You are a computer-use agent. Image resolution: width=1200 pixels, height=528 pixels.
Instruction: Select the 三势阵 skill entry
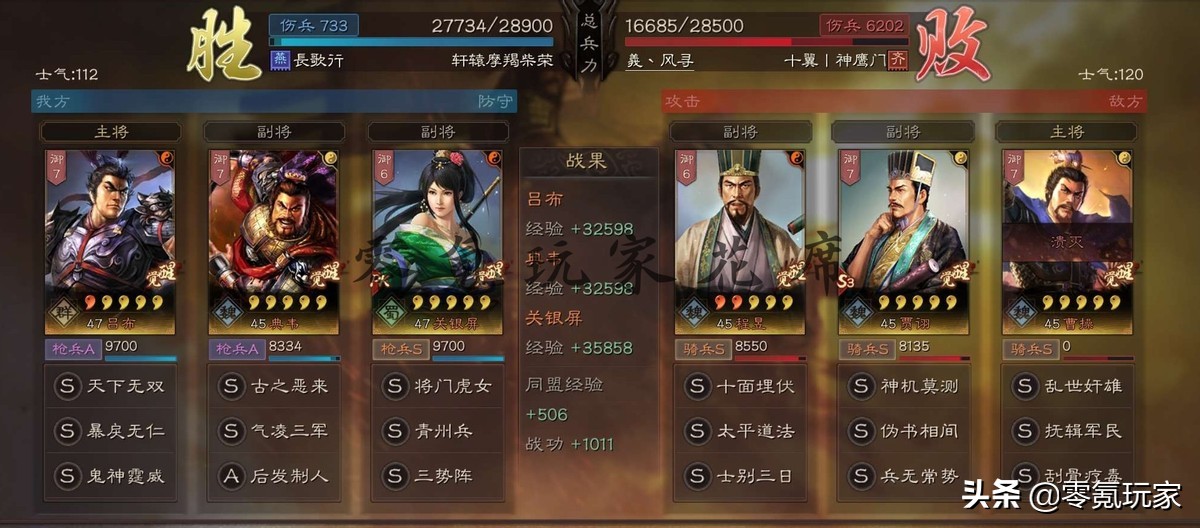click(438, 476)
